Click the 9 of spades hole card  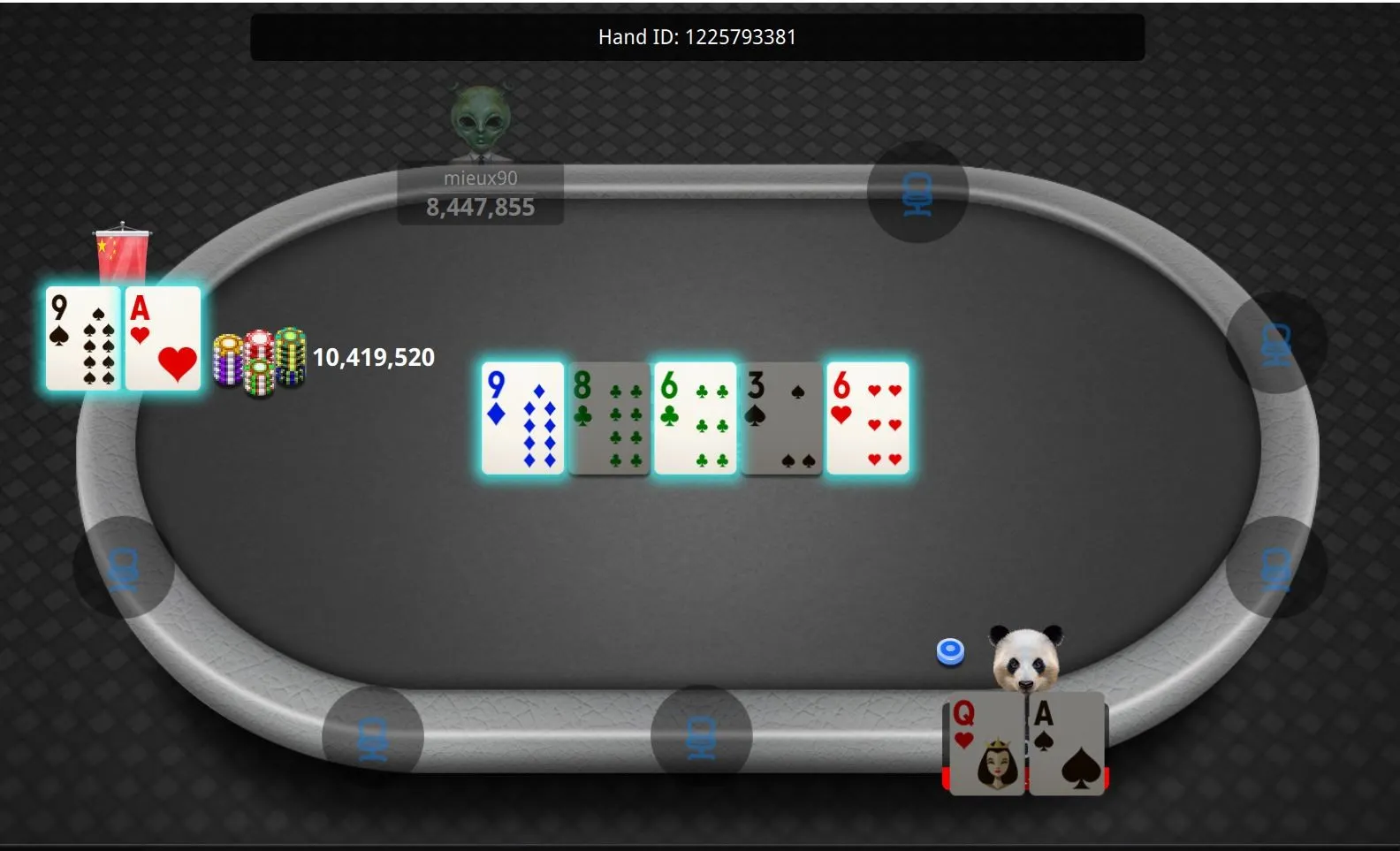tap(83, 338)
